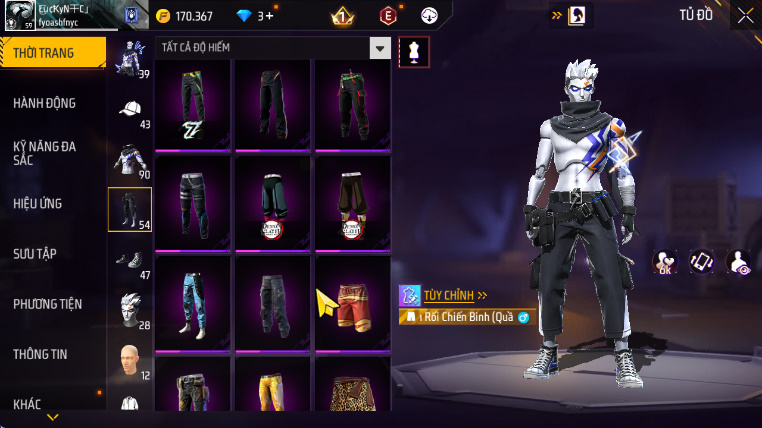Close the wardrobe with the X button
The width and height of the screenshot is (762, 428).
coord(745,15)
